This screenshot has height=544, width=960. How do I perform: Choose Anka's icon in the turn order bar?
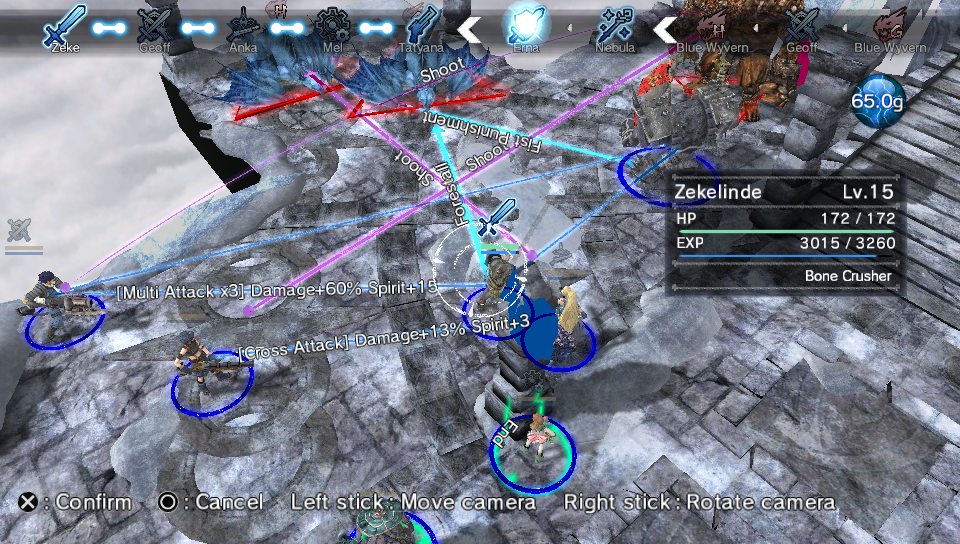242,24
